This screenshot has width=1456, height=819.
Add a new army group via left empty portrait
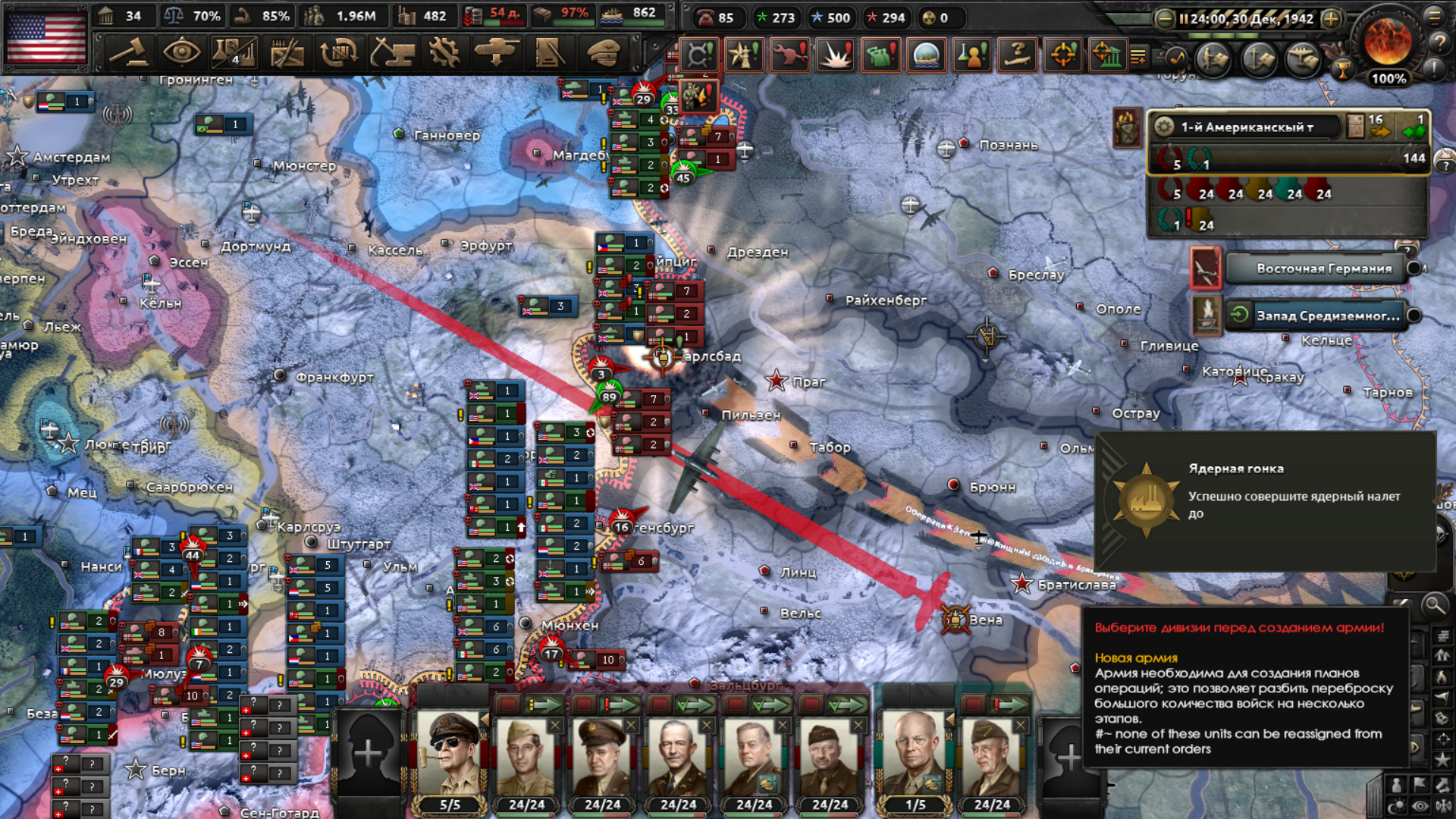tap(369, 752)
